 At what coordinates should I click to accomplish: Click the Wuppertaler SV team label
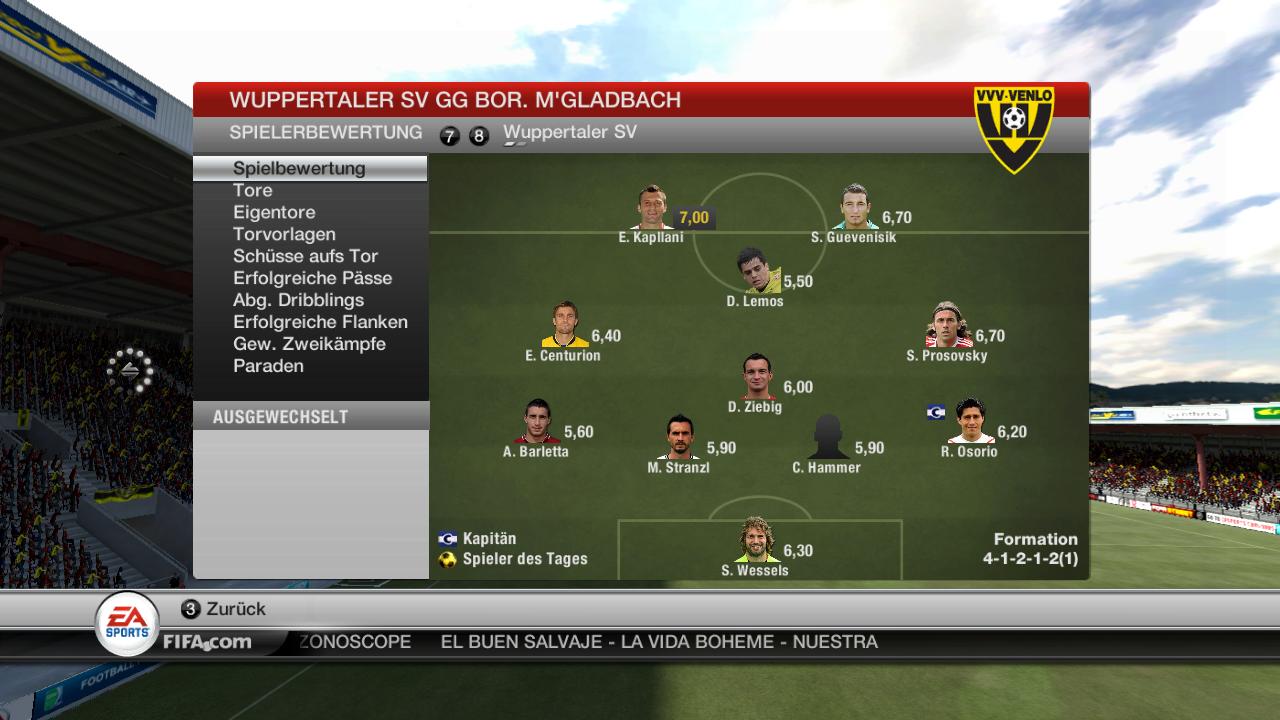click(570, 133)
